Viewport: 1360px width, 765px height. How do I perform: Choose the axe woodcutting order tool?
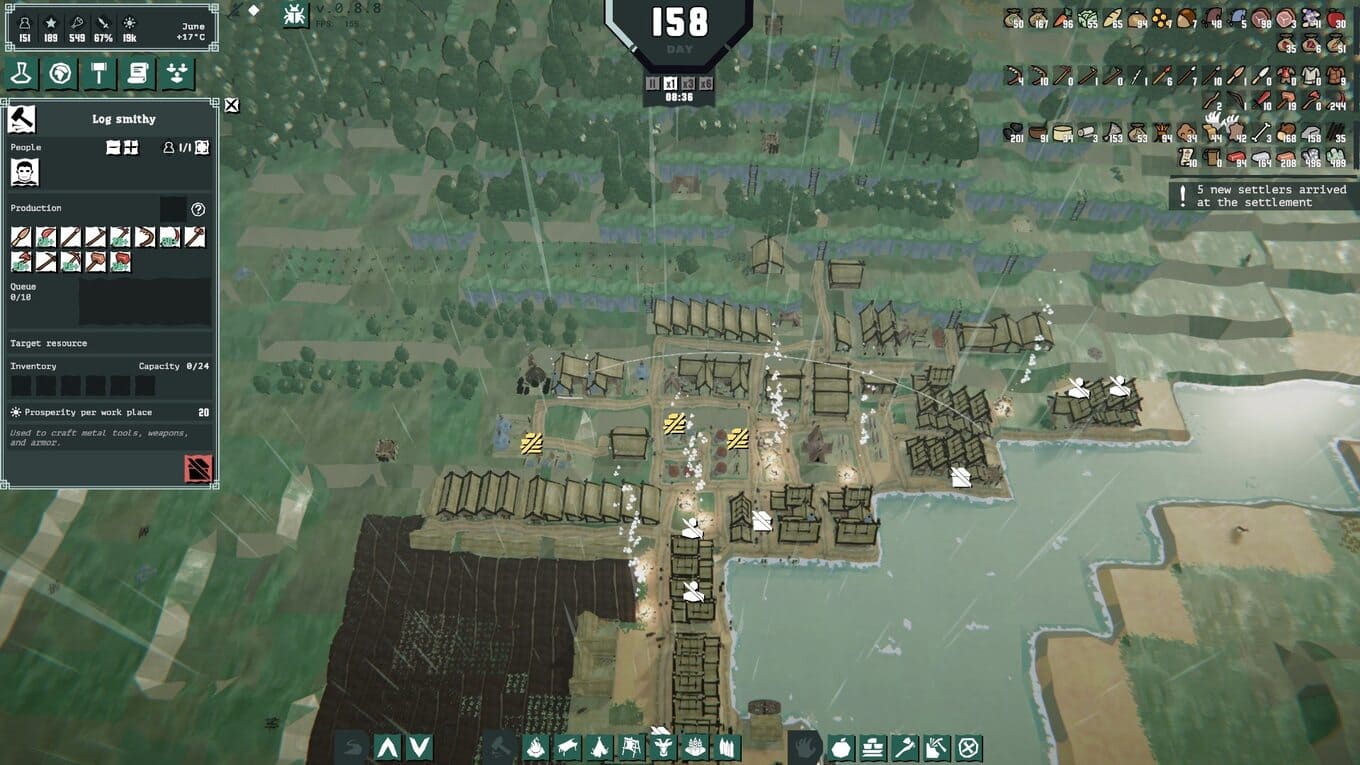[905, 747]
